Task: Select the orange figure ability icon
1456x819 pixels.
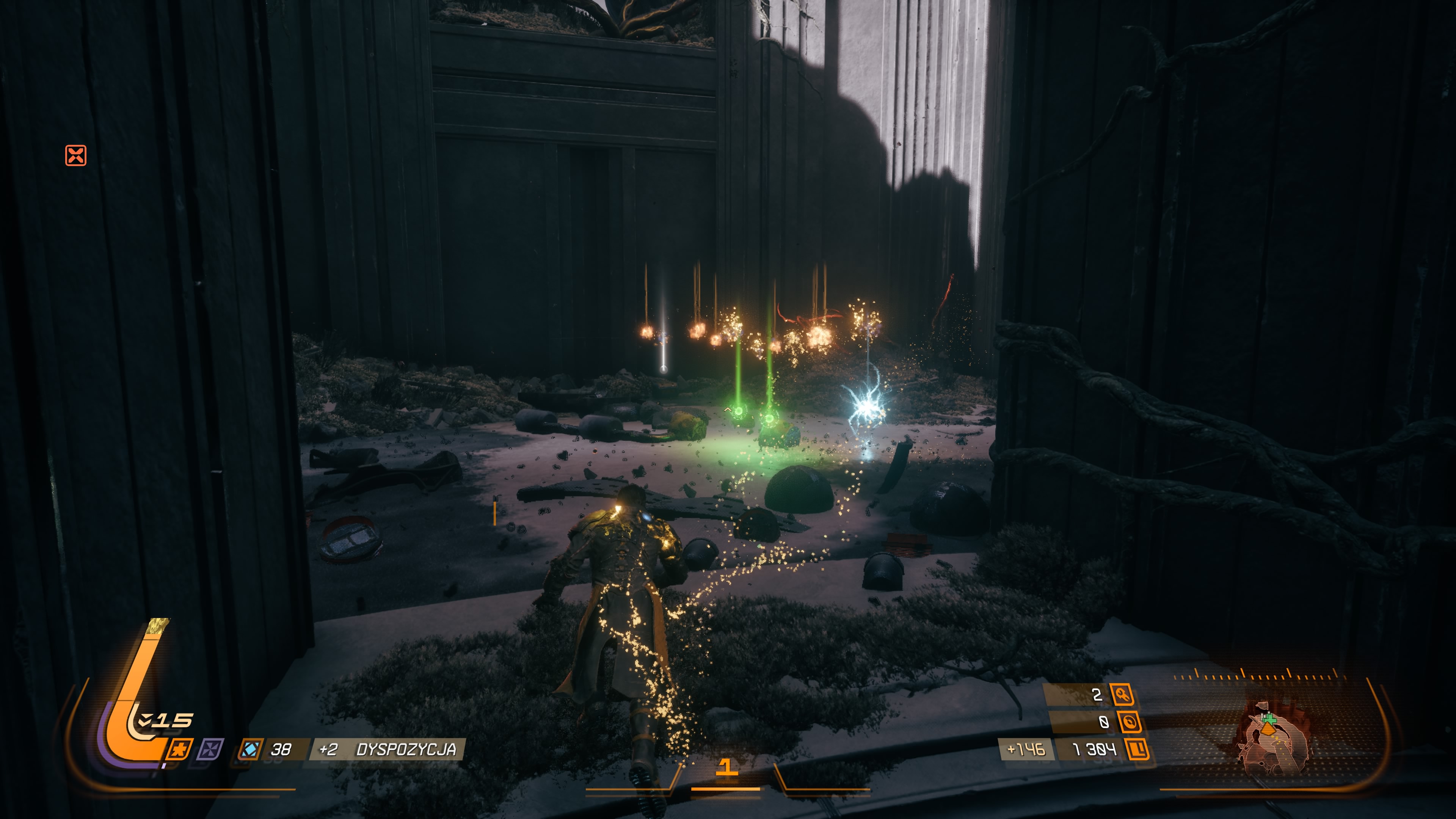Action: click(x=180, y=750)
